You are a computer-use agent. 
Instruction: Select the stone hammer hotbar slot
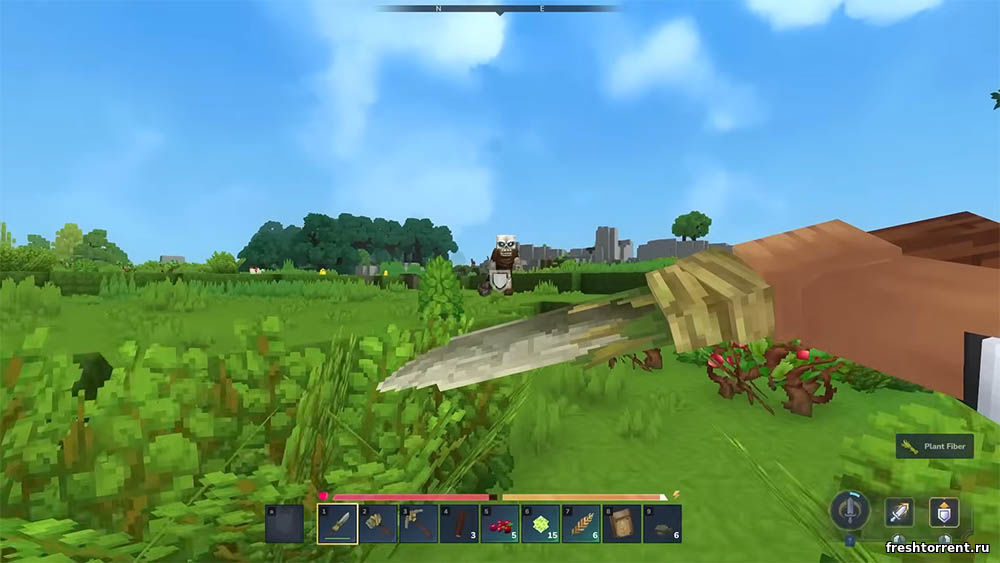[x=378, y=523]
